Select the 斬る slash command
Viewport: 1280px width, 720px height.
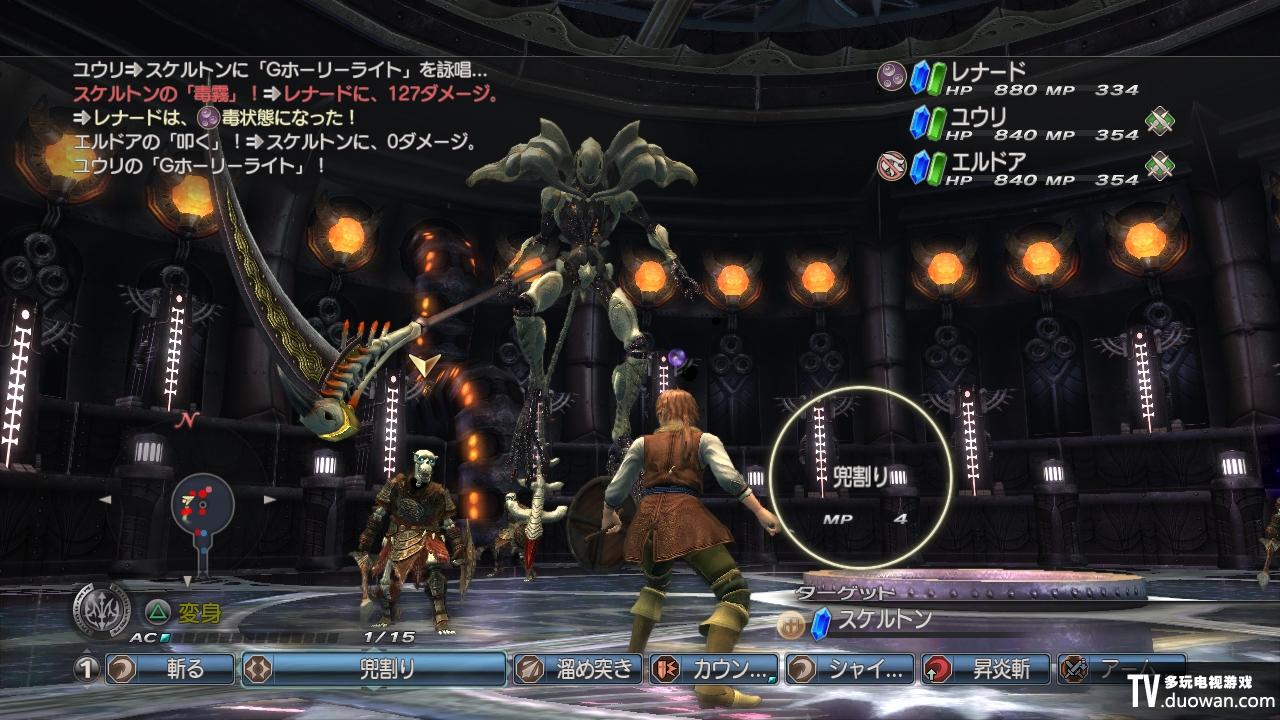click(x=168, y=669)
